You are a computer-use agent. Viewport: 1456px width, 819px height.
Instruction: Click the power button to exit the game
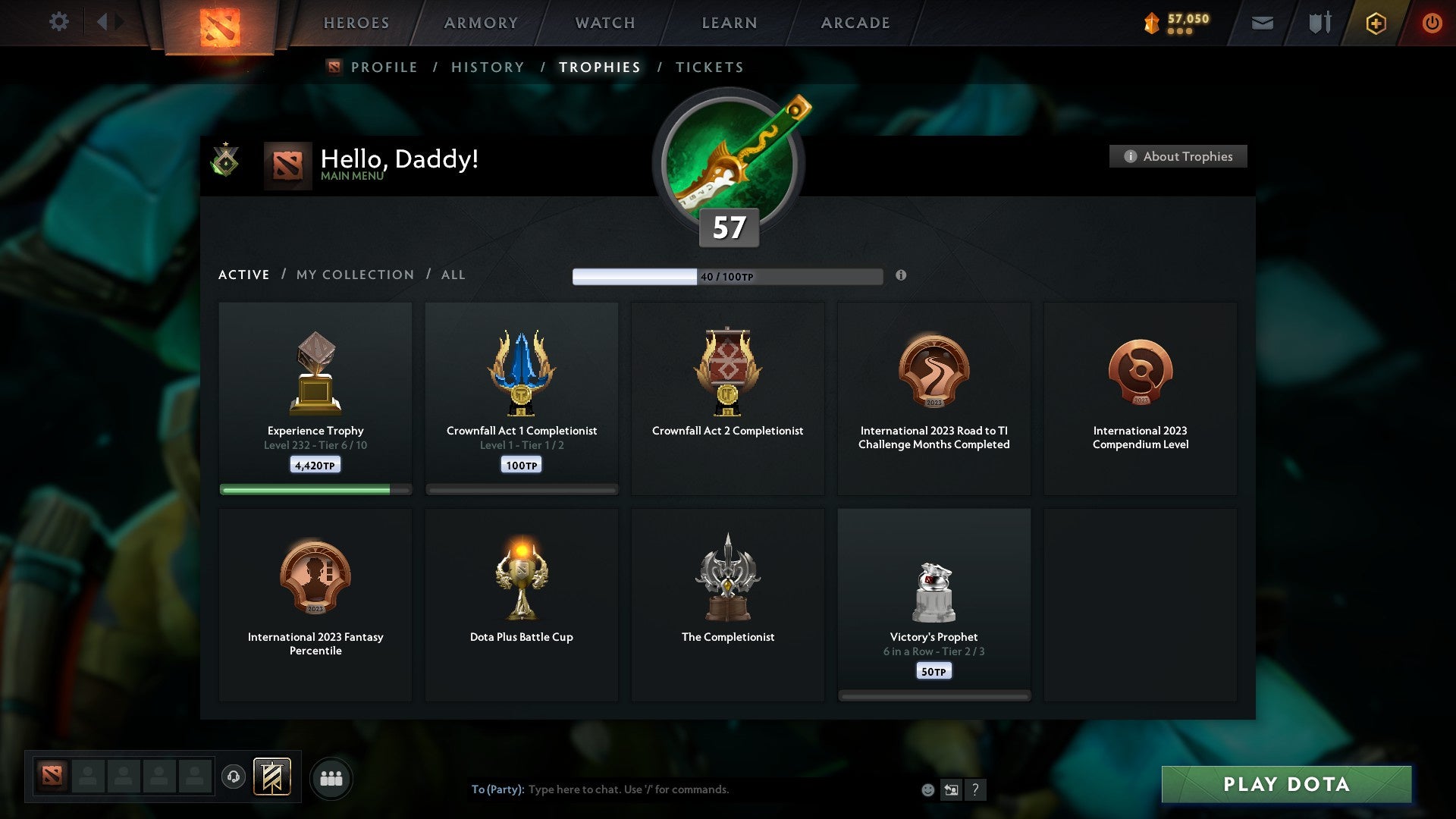click(x=1433, y=23)
